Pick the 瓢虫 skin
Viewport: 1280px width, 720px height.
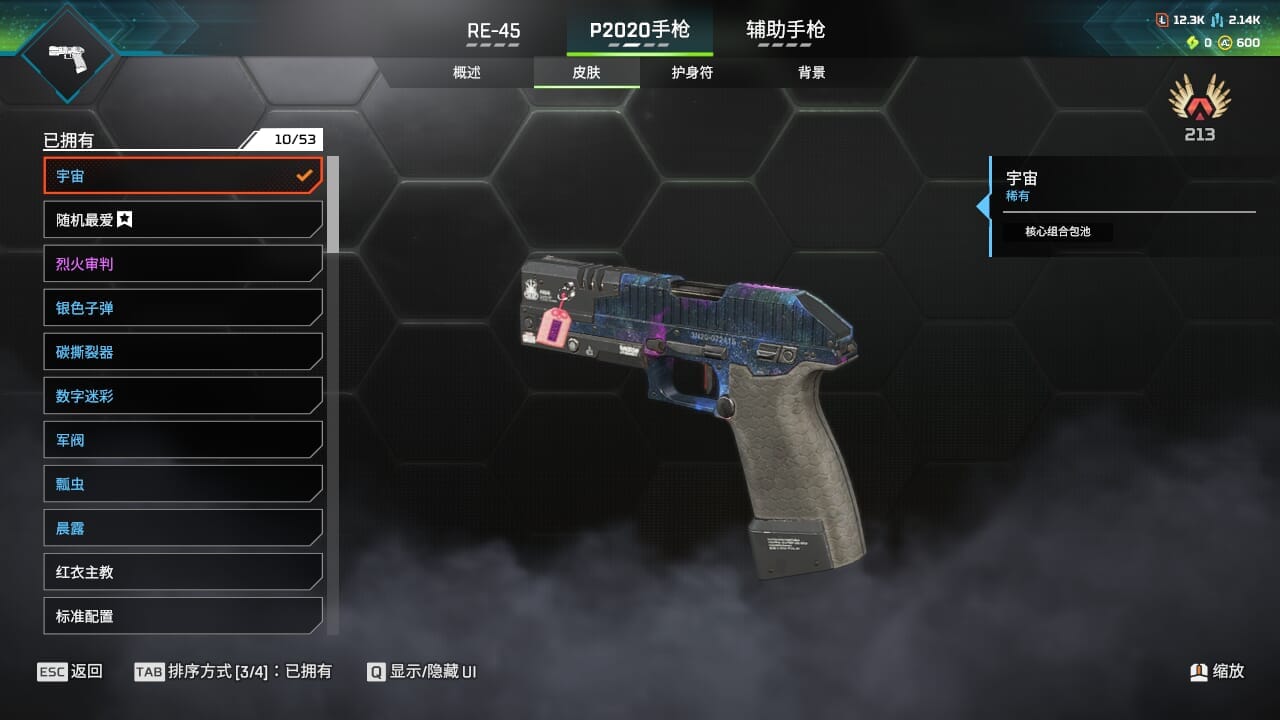[x=183, y=484]
